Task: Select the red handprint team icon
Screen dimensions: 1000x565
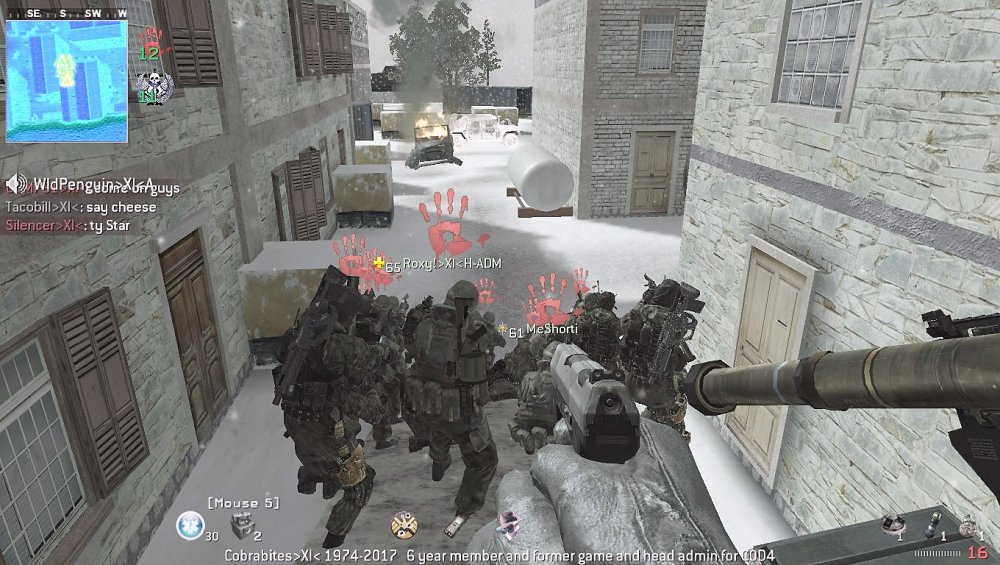Action: (x=151, y=40)
